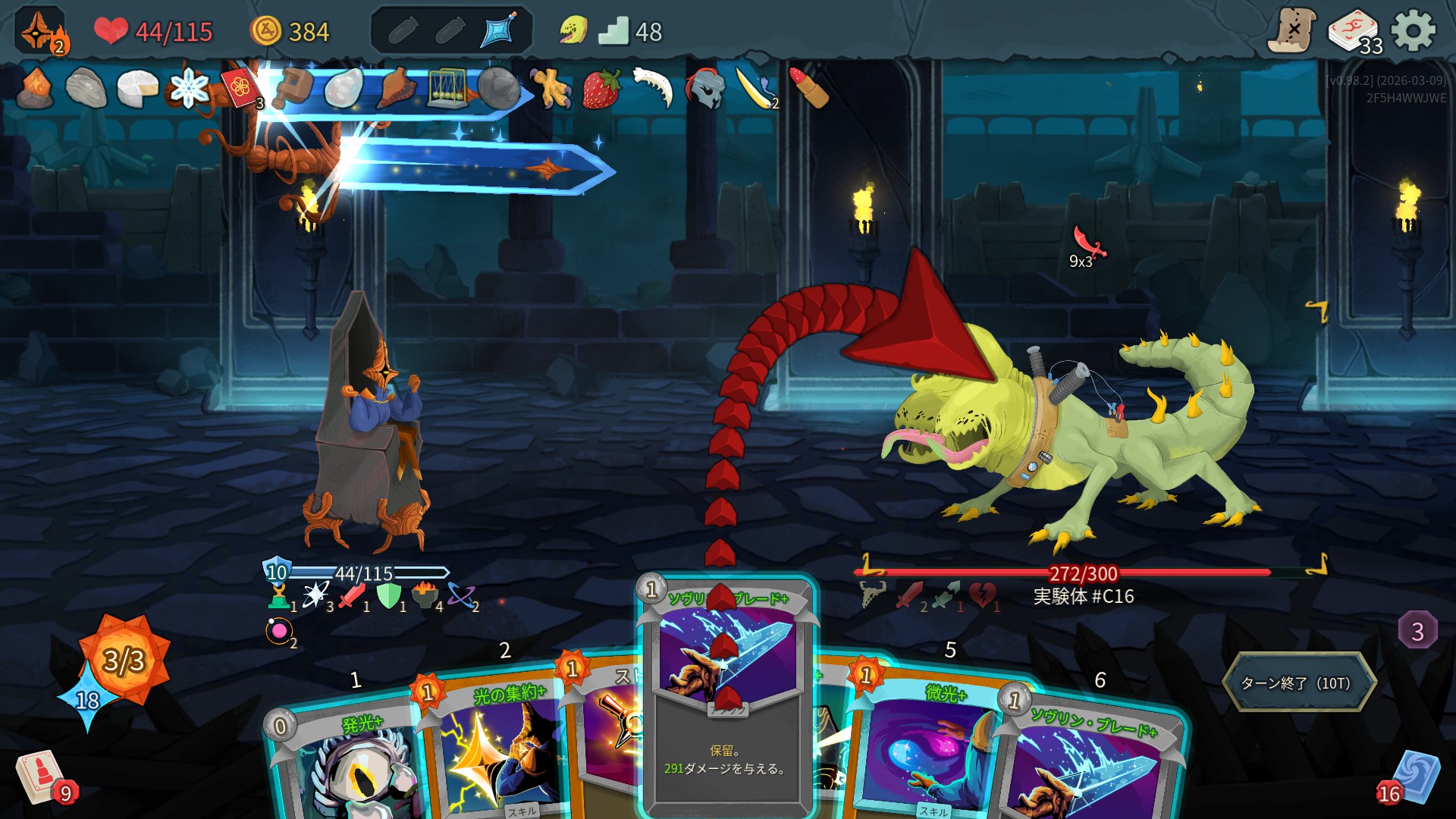Inspect the strawberry relic
Image resolution: width=1456 pixels, height=819 pixels.
tap(601, 89)
